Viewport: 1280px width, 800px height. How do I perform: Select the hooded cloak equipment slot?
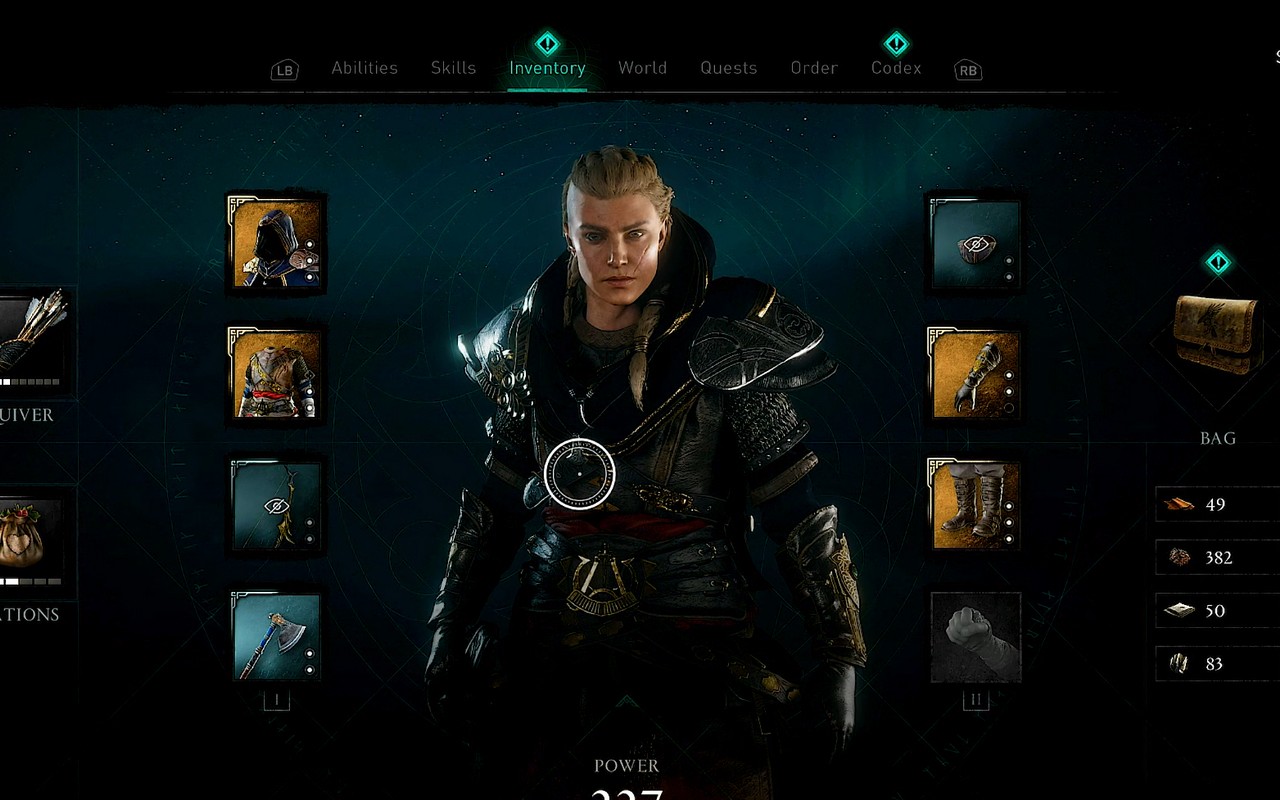[x=276, y=241]
